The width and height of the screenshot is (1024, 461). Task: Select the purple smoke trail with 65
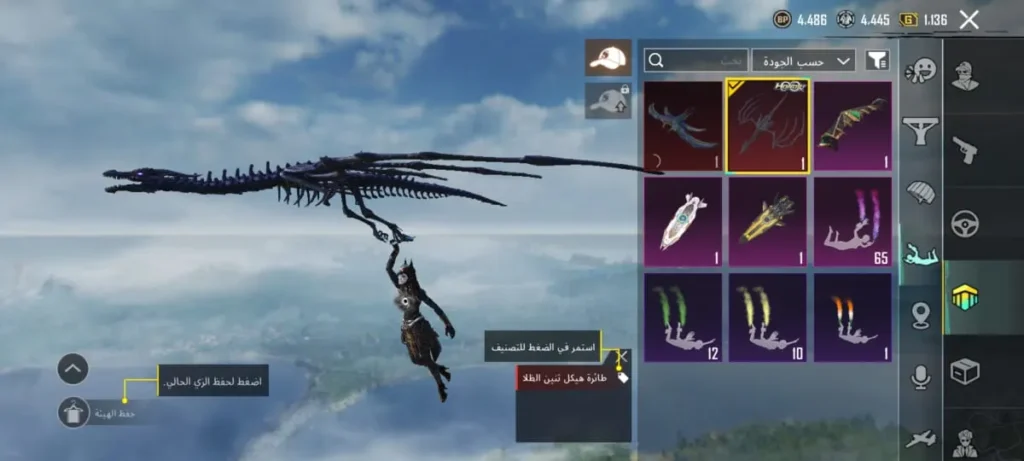click(x=852, y=222)
